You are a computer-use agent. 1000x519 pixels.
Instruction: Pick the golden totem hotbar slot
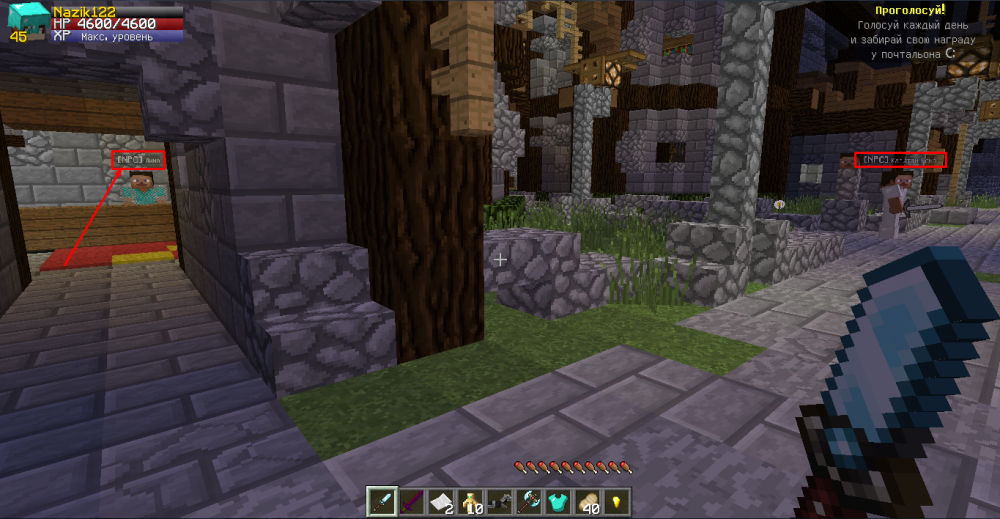click(470, 501)
